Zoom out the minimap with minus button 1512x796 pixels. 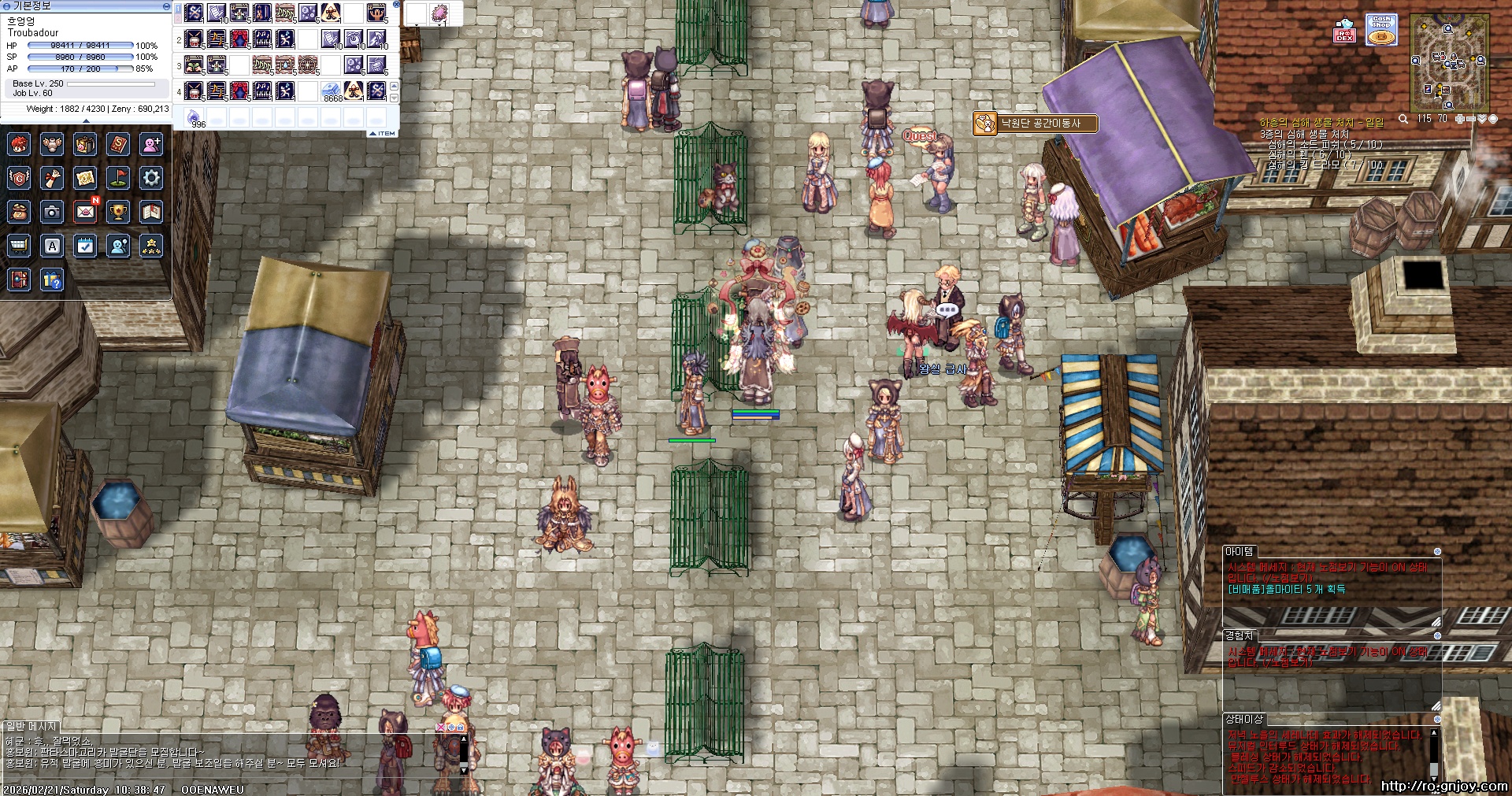point(1471,119)
